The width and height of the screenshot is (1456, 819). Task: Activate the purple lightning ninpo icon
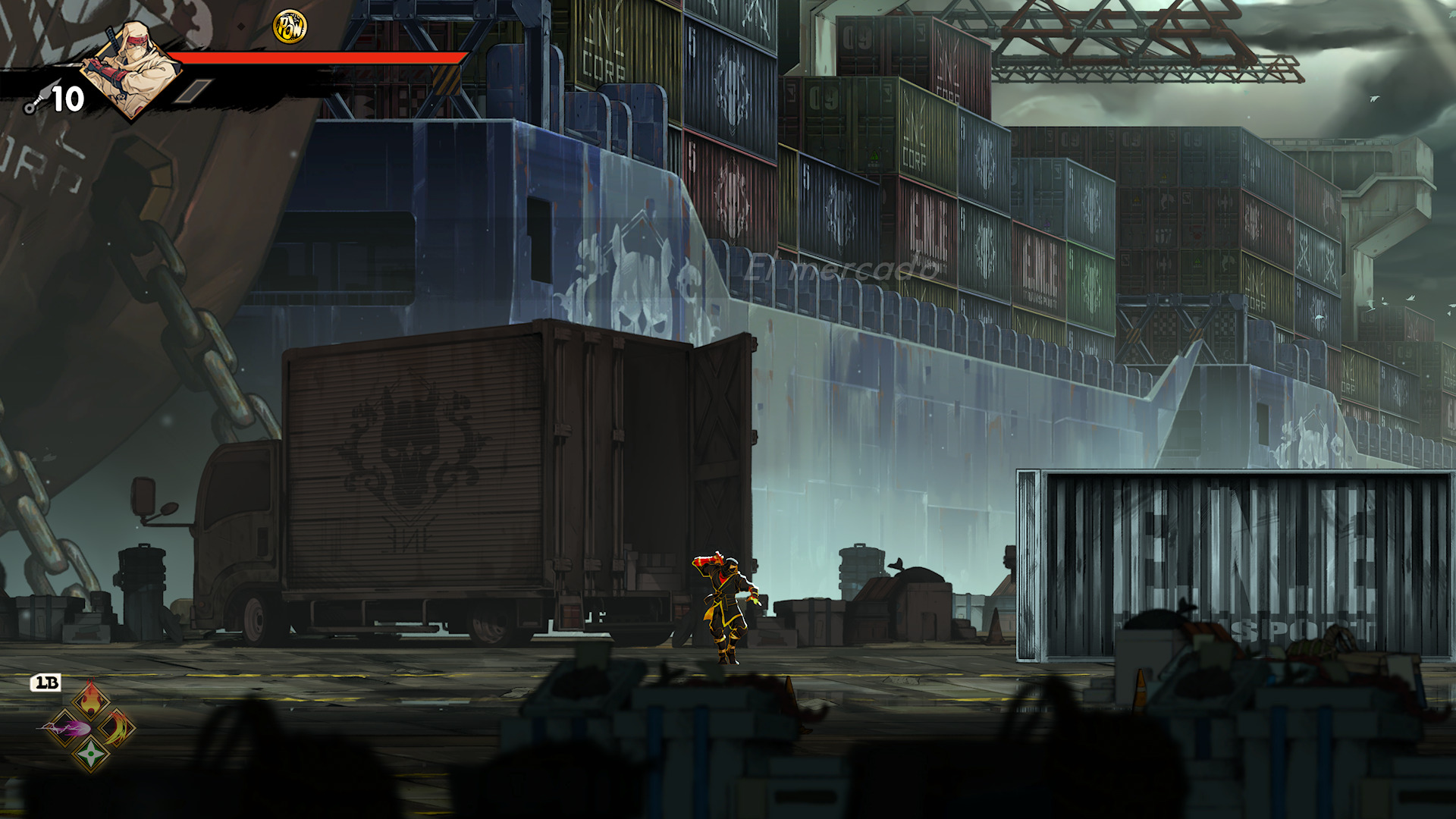click(x=65, y=730)
